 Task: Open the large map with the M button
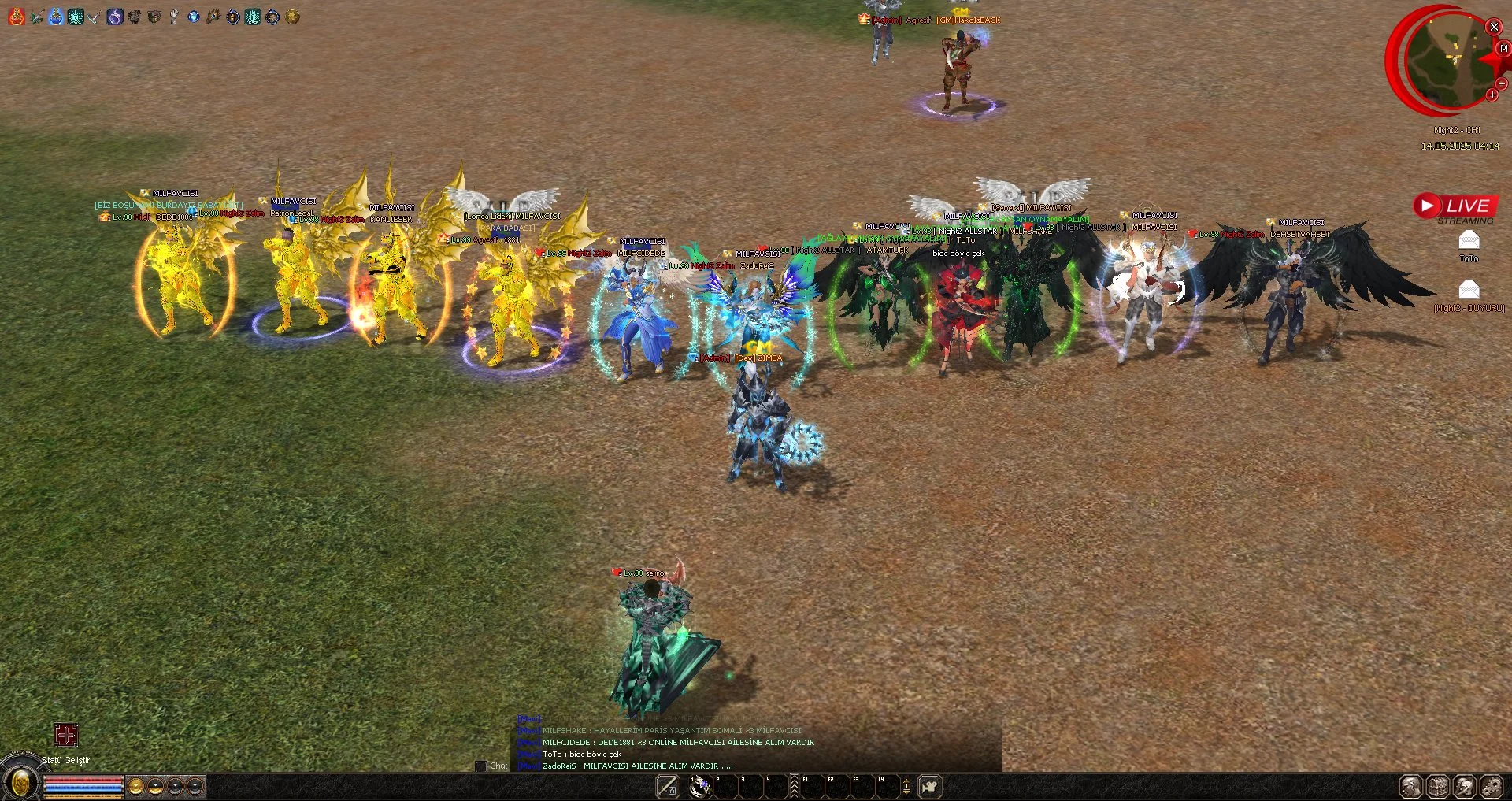1503,49
